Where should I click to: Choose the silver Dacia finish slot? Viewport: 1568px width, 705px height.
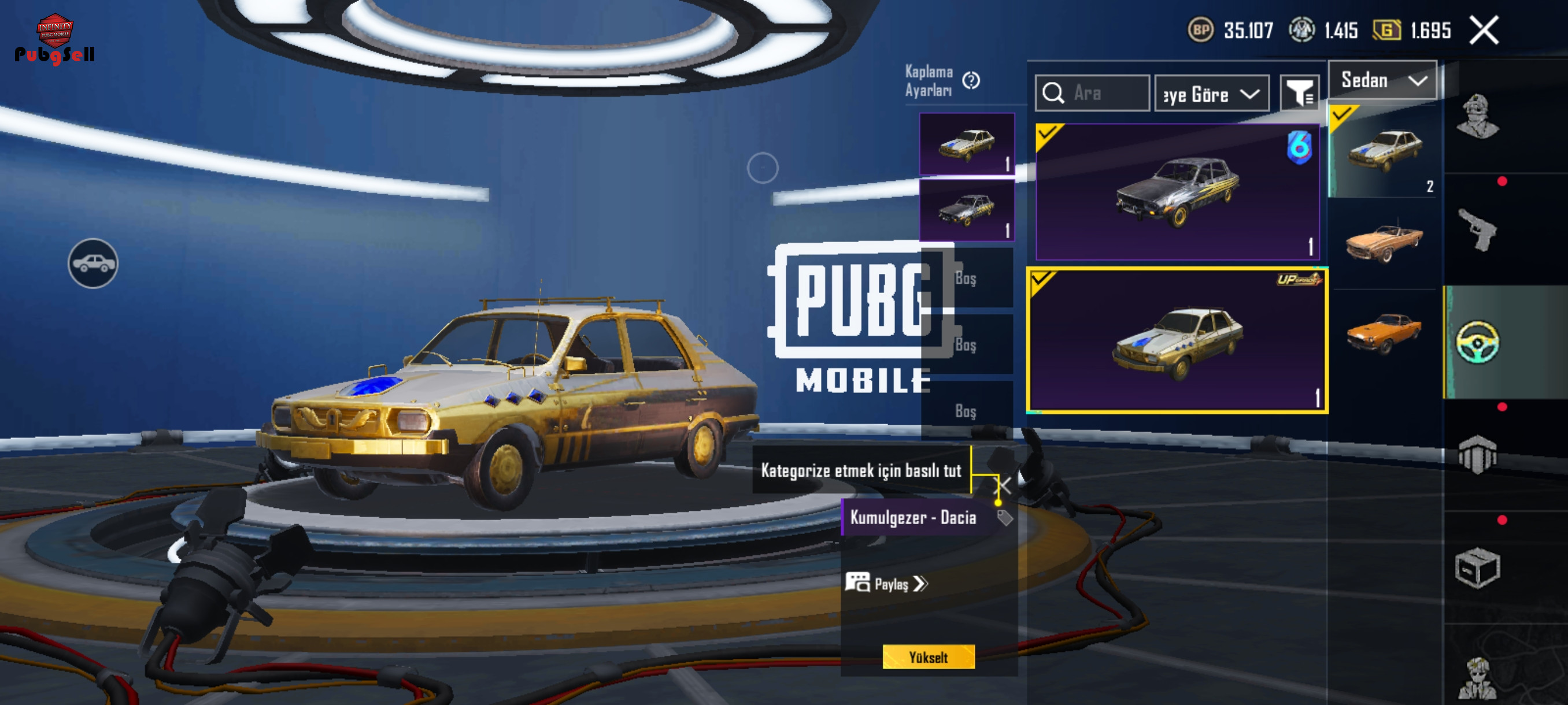click(967, 210)
